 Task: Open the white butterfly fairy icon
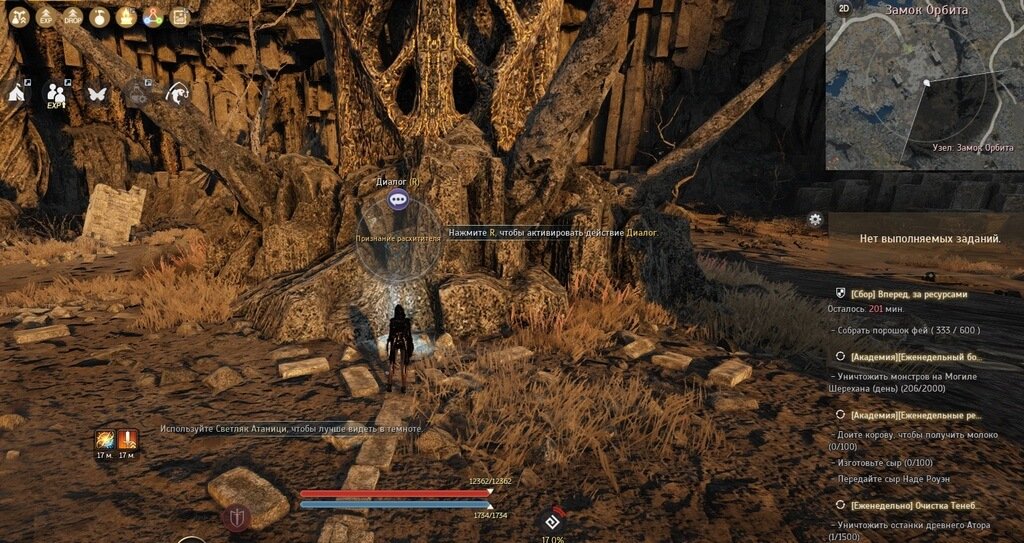point(97,93)
